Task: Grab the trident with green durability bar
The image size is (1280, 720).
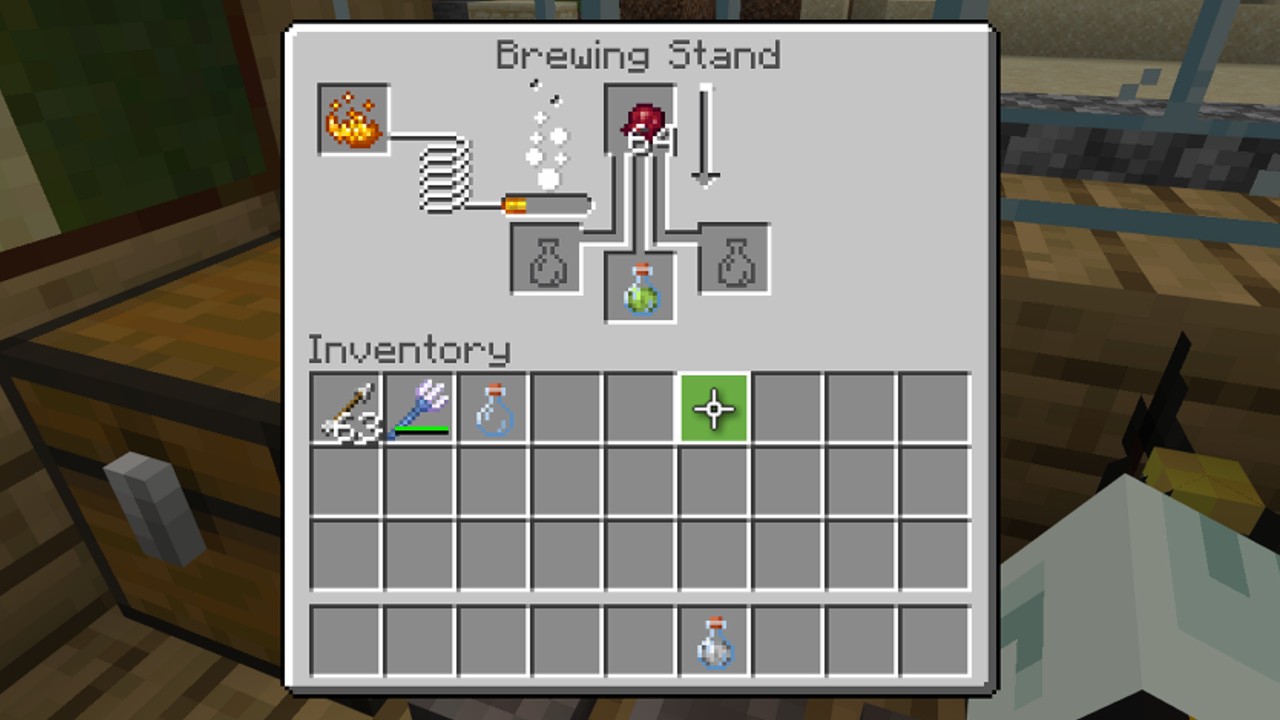Action: (x=420, y=408)
